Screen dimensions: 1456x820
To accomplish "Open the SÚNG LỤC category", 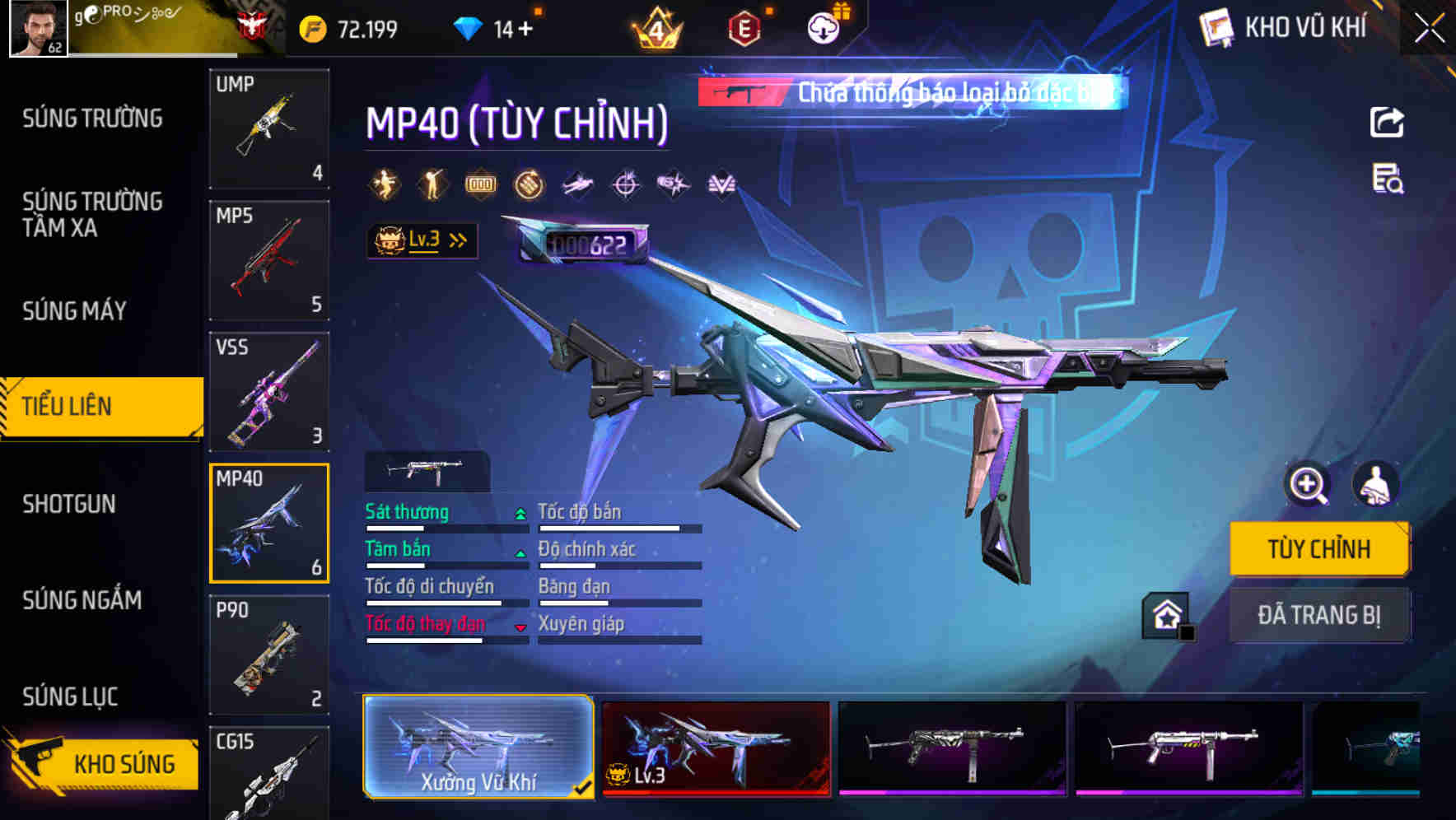I will (x=69, y=696).
